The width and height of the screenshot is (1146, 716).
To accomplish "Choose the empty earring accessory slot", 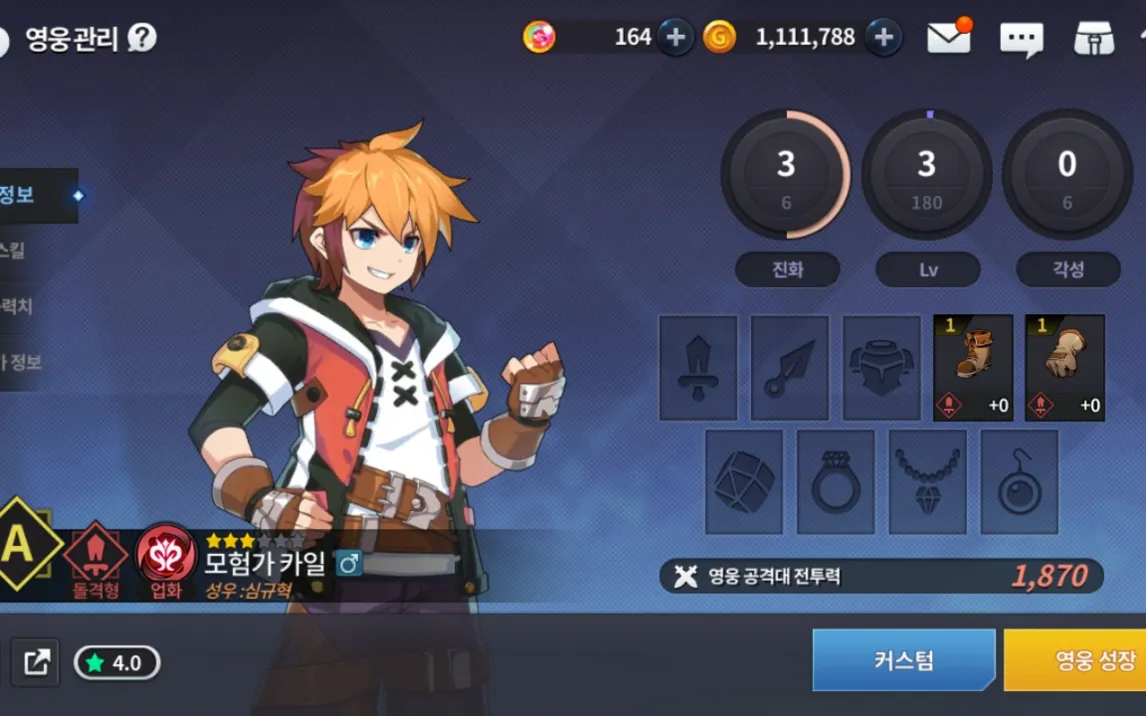I will pyautogui.click(x=1019, y=482).
